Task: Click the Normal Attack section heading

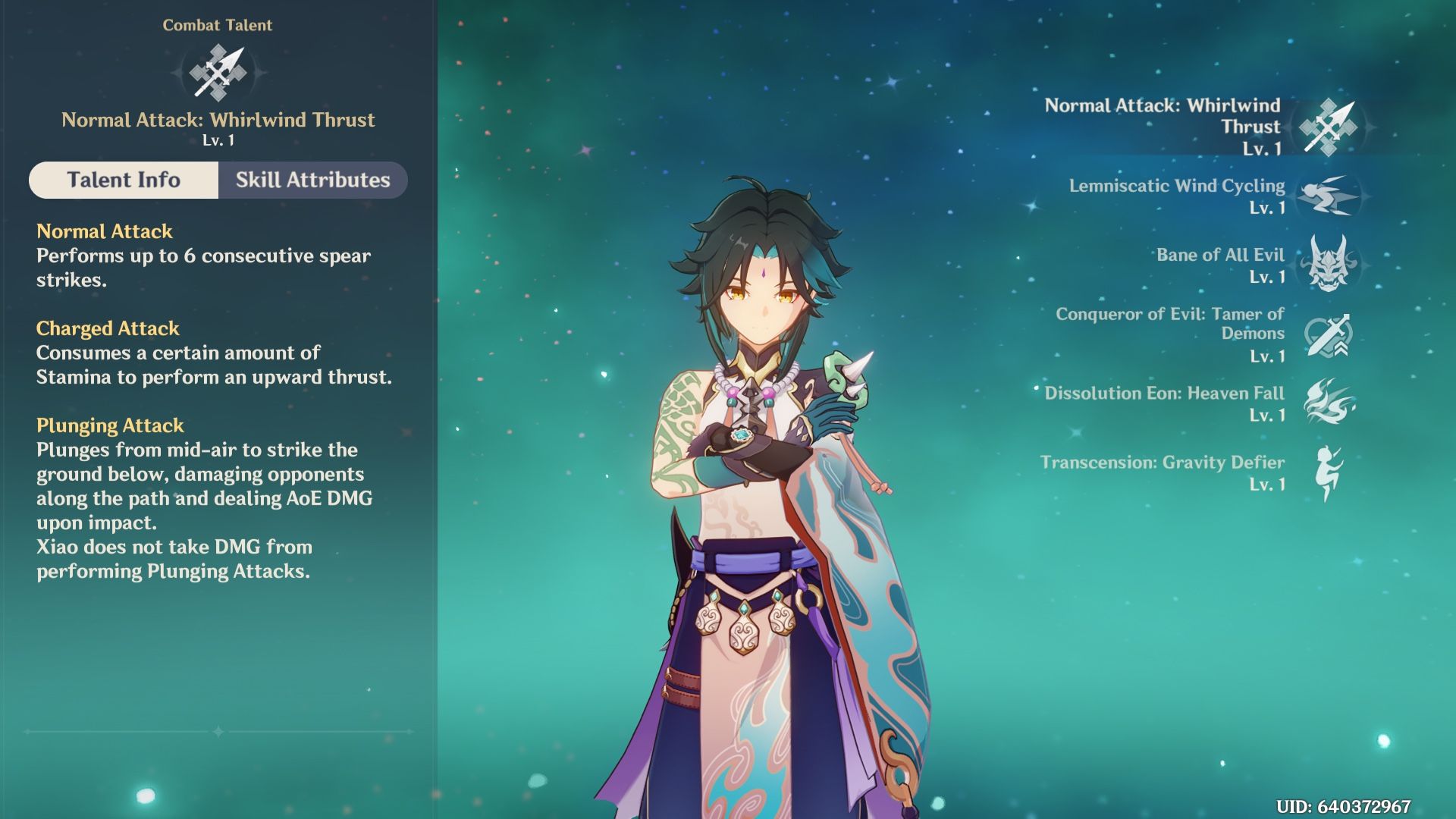Action: [x=105, y=231]
